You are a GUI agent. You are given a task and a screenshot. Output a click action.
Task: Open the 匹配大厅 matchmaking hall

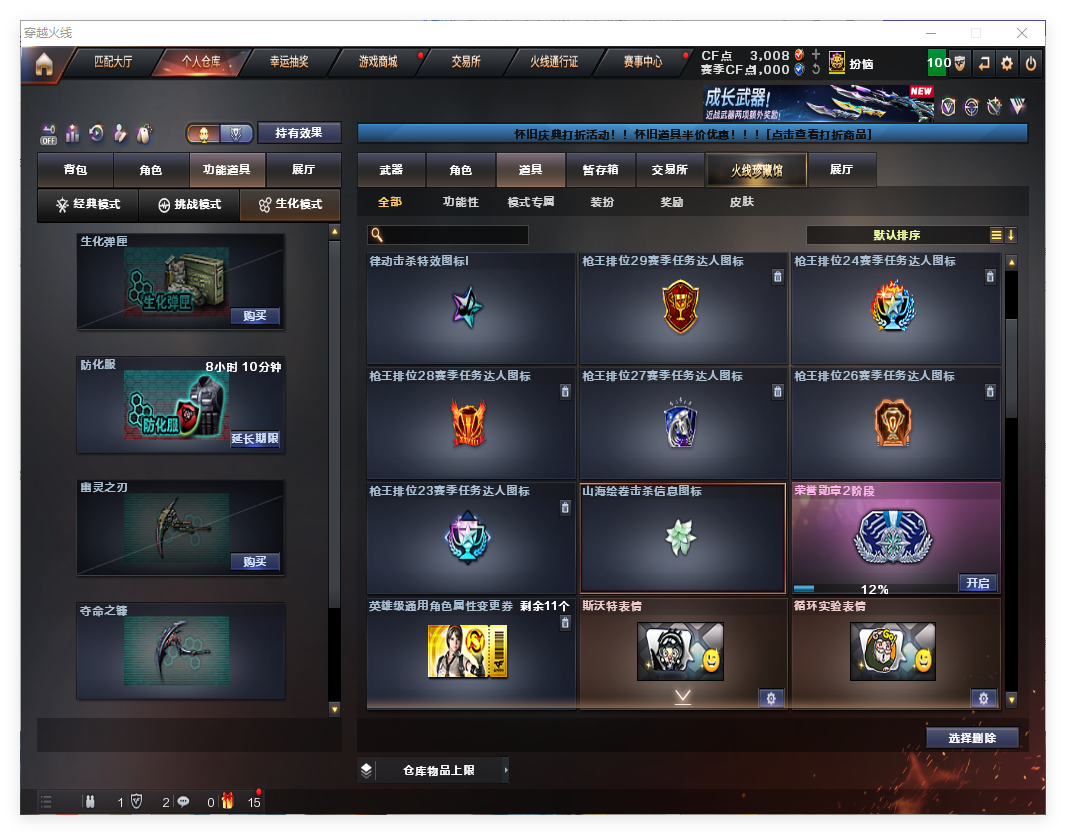113,62
